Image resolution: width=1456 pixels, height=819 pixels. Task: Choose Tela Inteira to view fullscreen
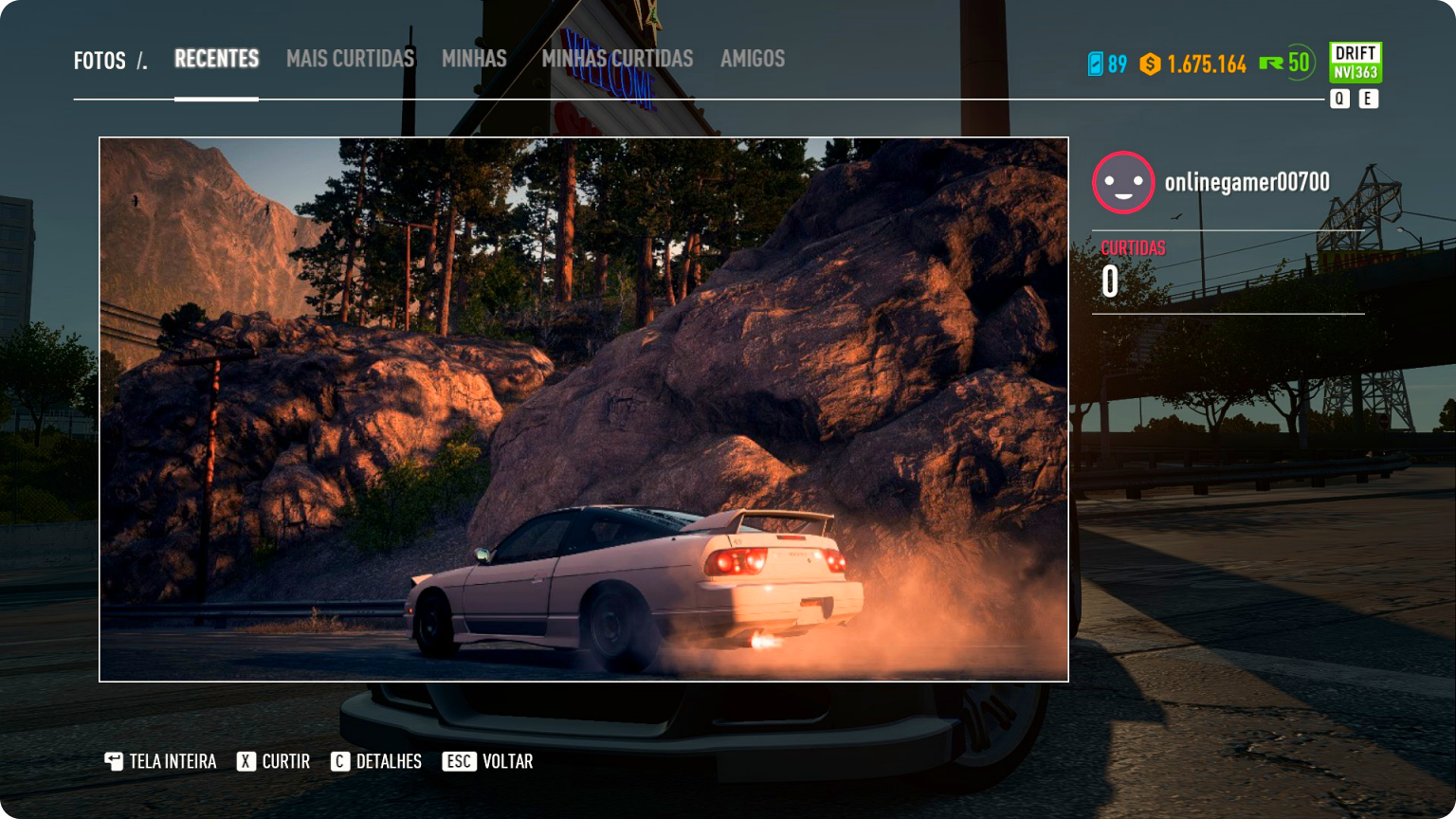point(161,761)
